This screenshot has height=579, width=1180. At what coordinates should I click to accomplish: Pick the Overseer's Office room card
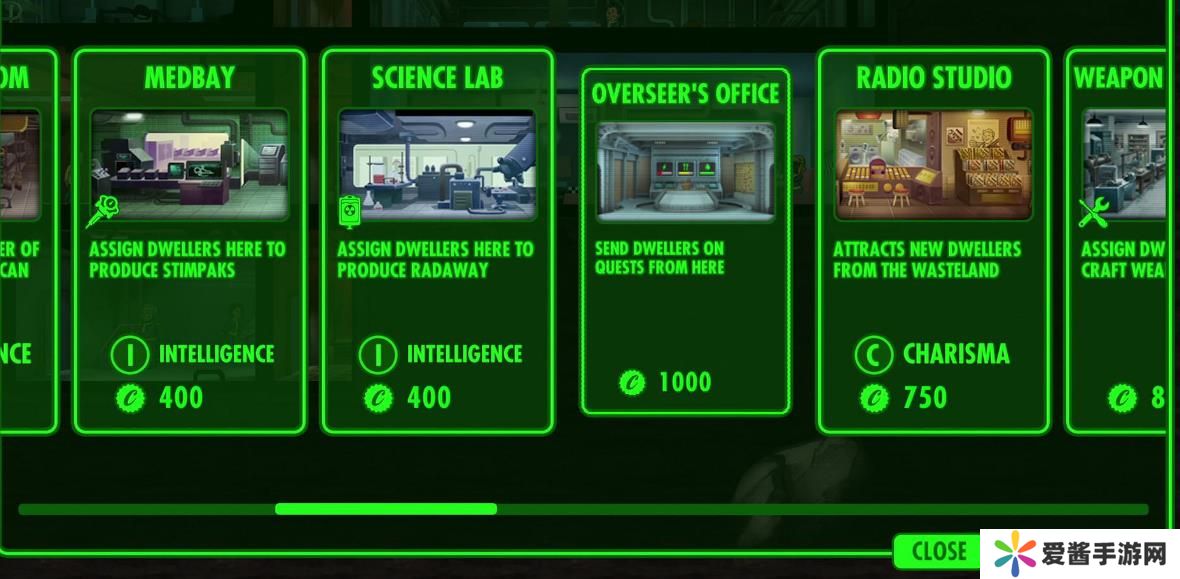pos(685,241)
